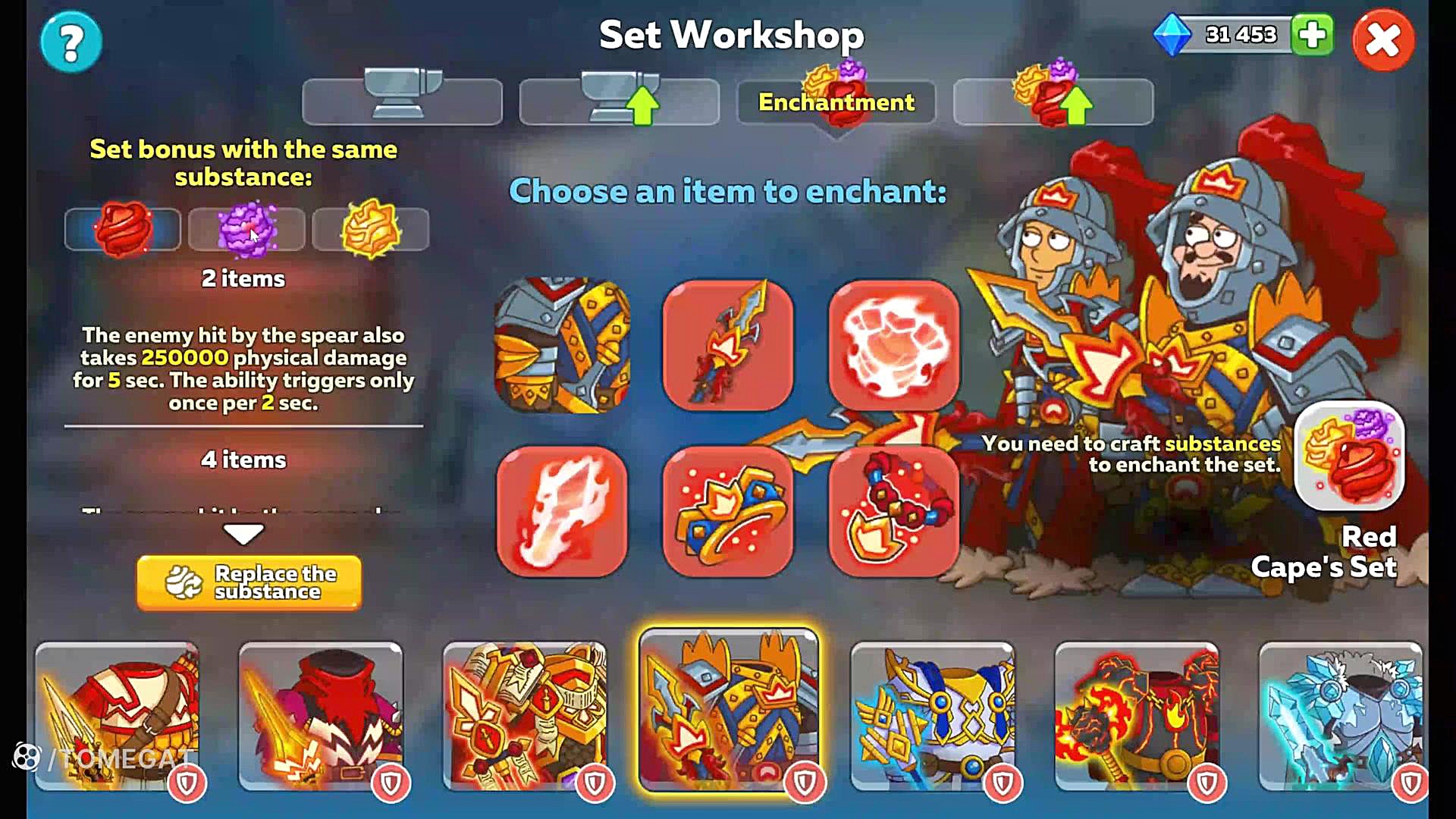Image resolution: width=1456 pixels, height=819 pixels.
Task: Click the Replace the substance button
Action: coord(249,582)
